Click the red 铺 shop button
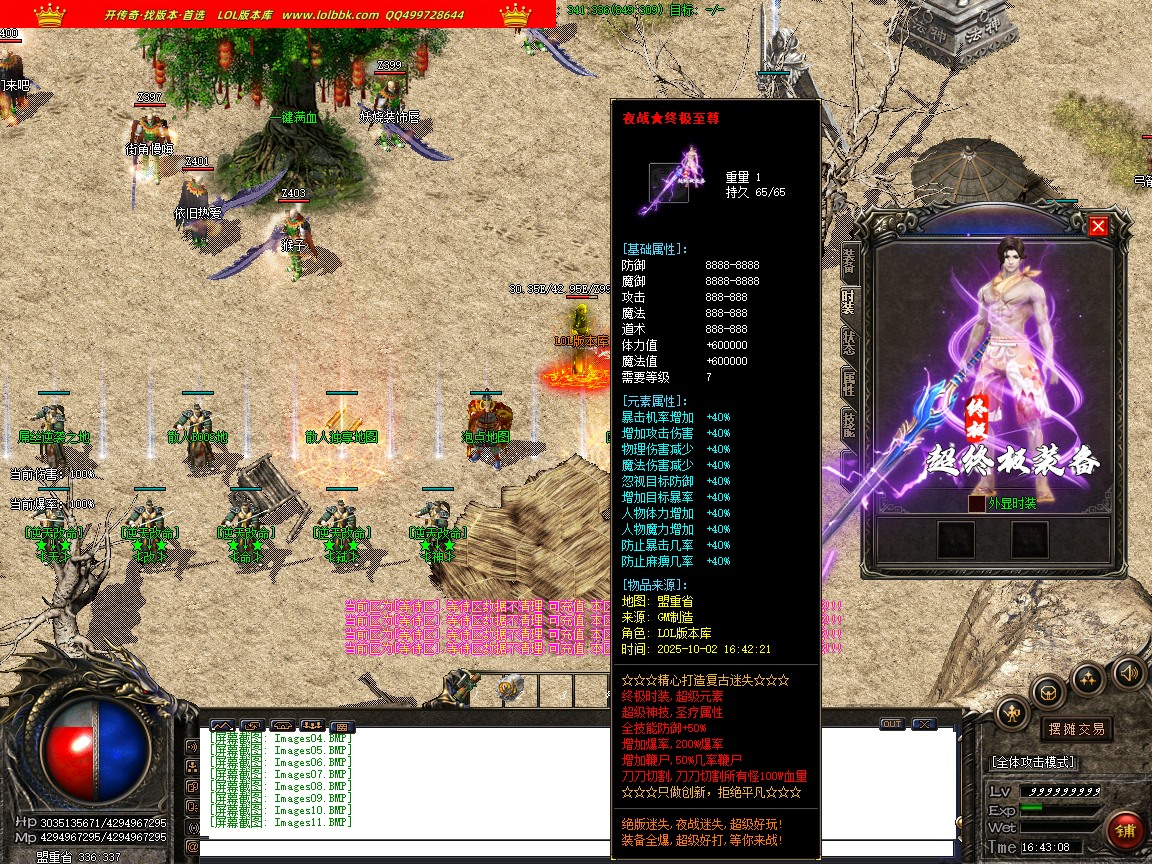1152x864 pixels. [1126, 830]
